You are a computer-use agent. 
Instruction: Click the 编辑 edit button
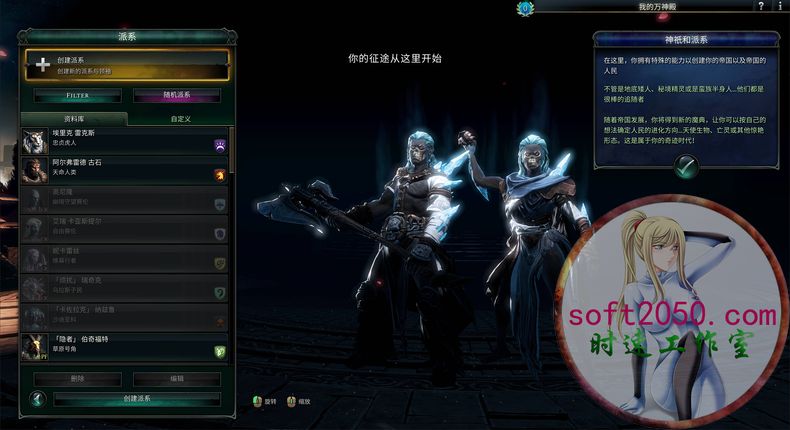pyautogui.click(x=177, y=379)
